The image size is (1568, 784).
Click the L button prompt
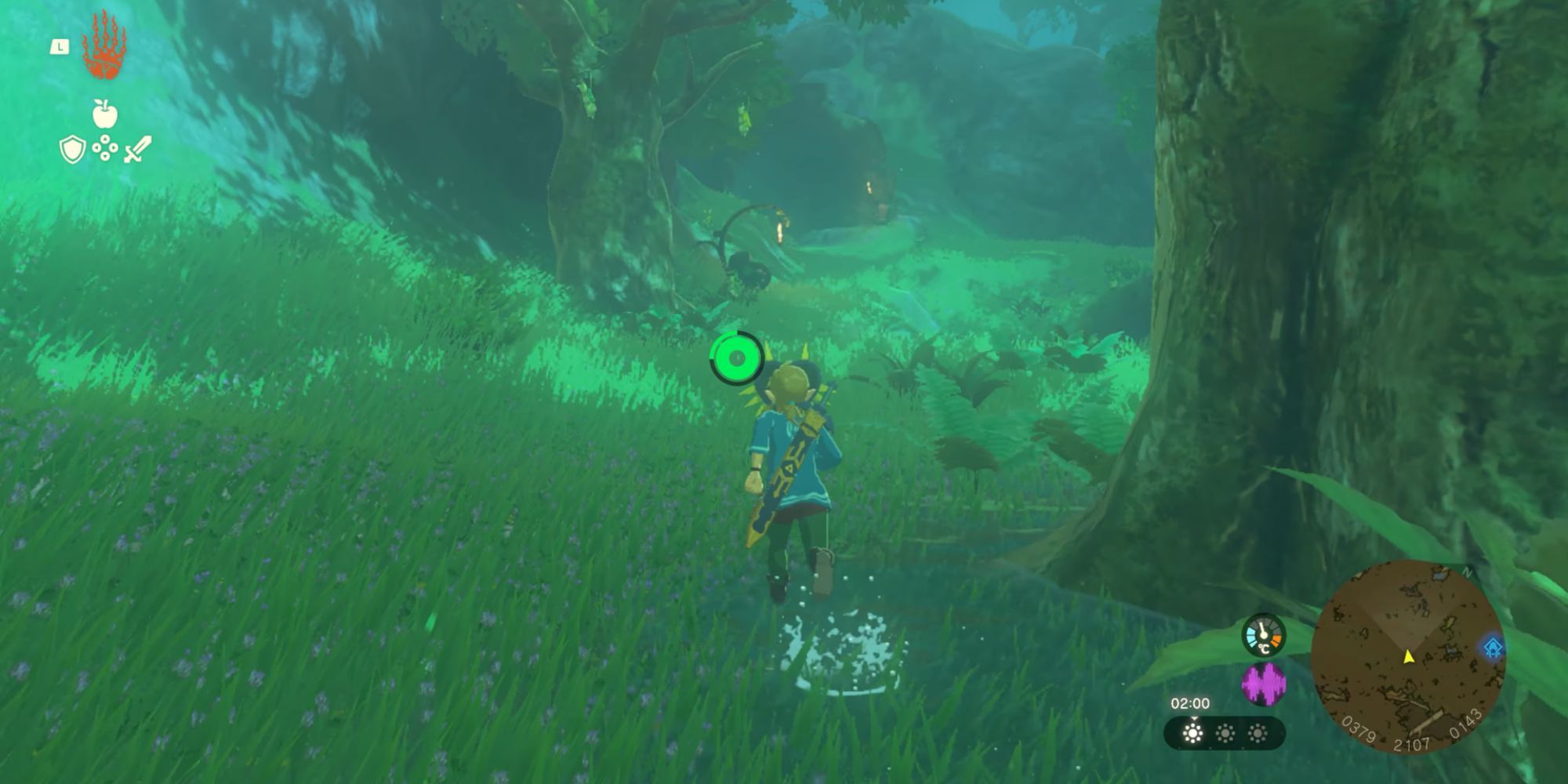tap(60, 47)
